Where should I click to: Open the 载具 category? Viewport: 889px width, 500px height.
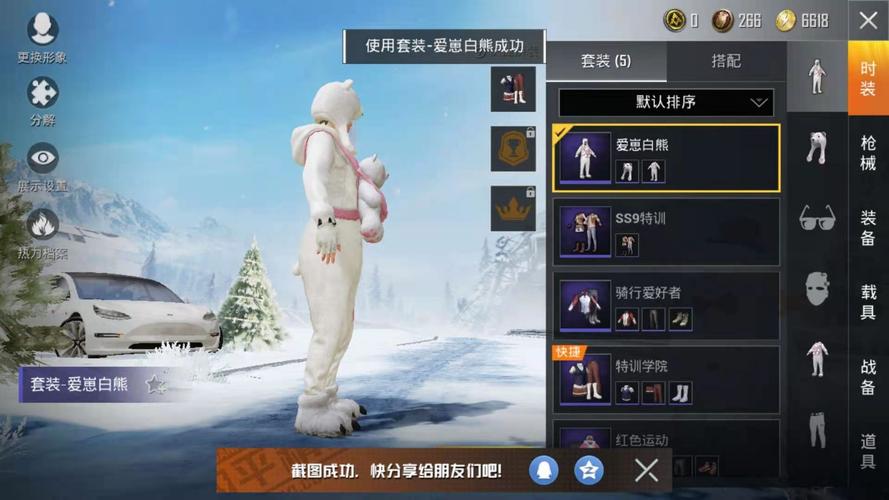click(x=868, y=301)
